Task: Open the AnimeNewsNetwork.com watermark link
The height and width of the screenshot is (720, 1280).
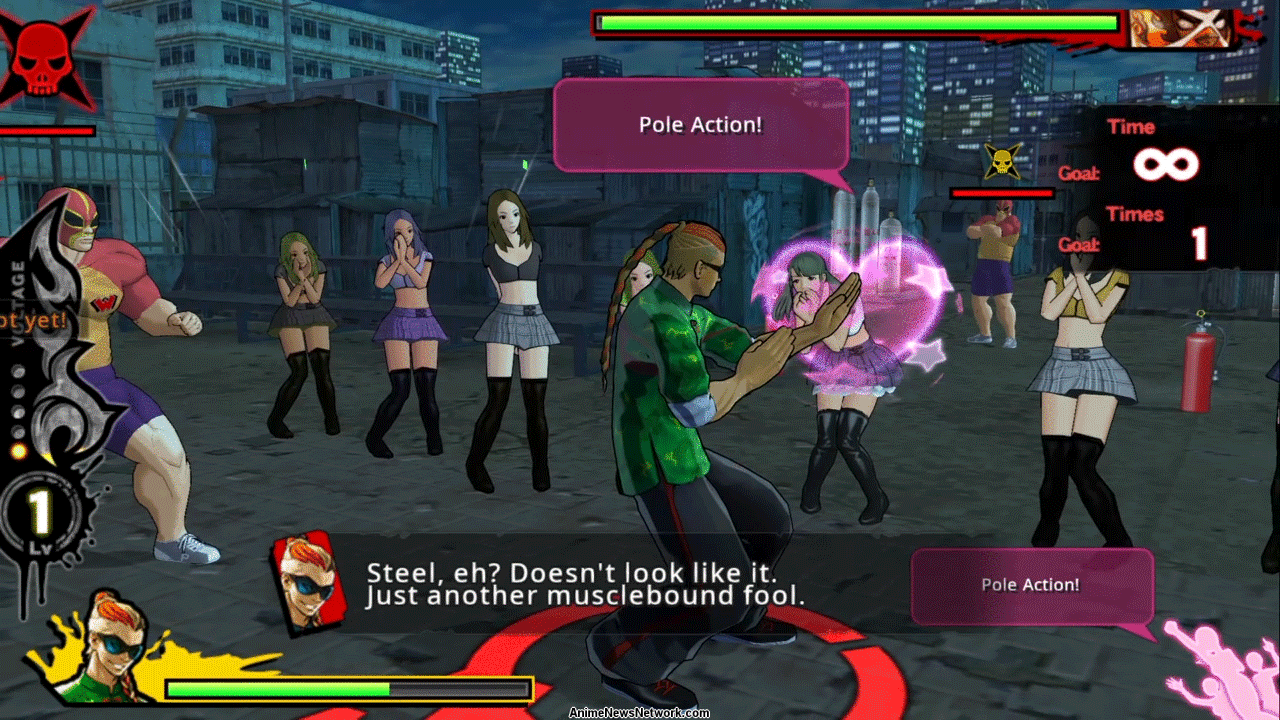Action: point(639,713)
